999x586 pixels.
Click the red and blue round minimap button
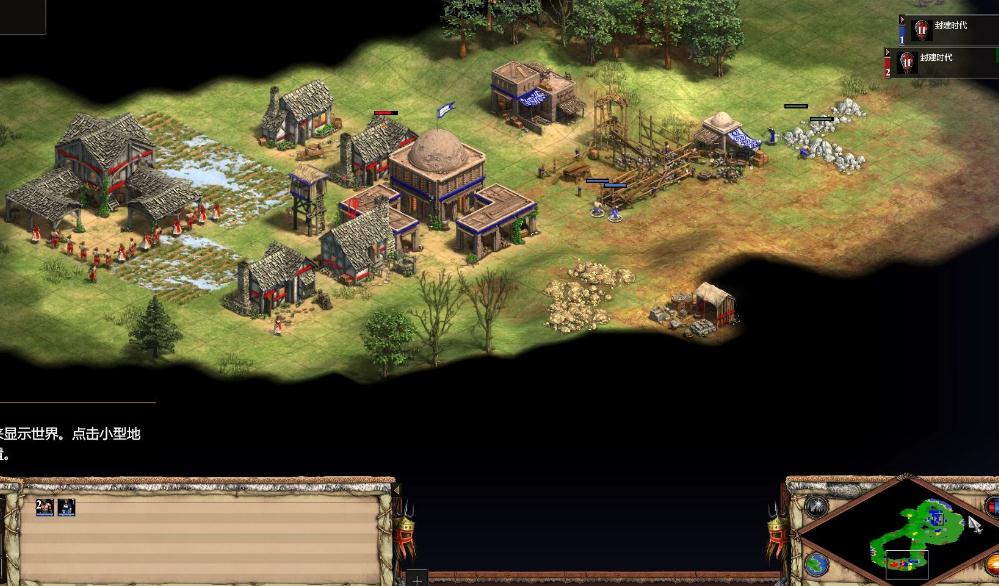point(992,507)
